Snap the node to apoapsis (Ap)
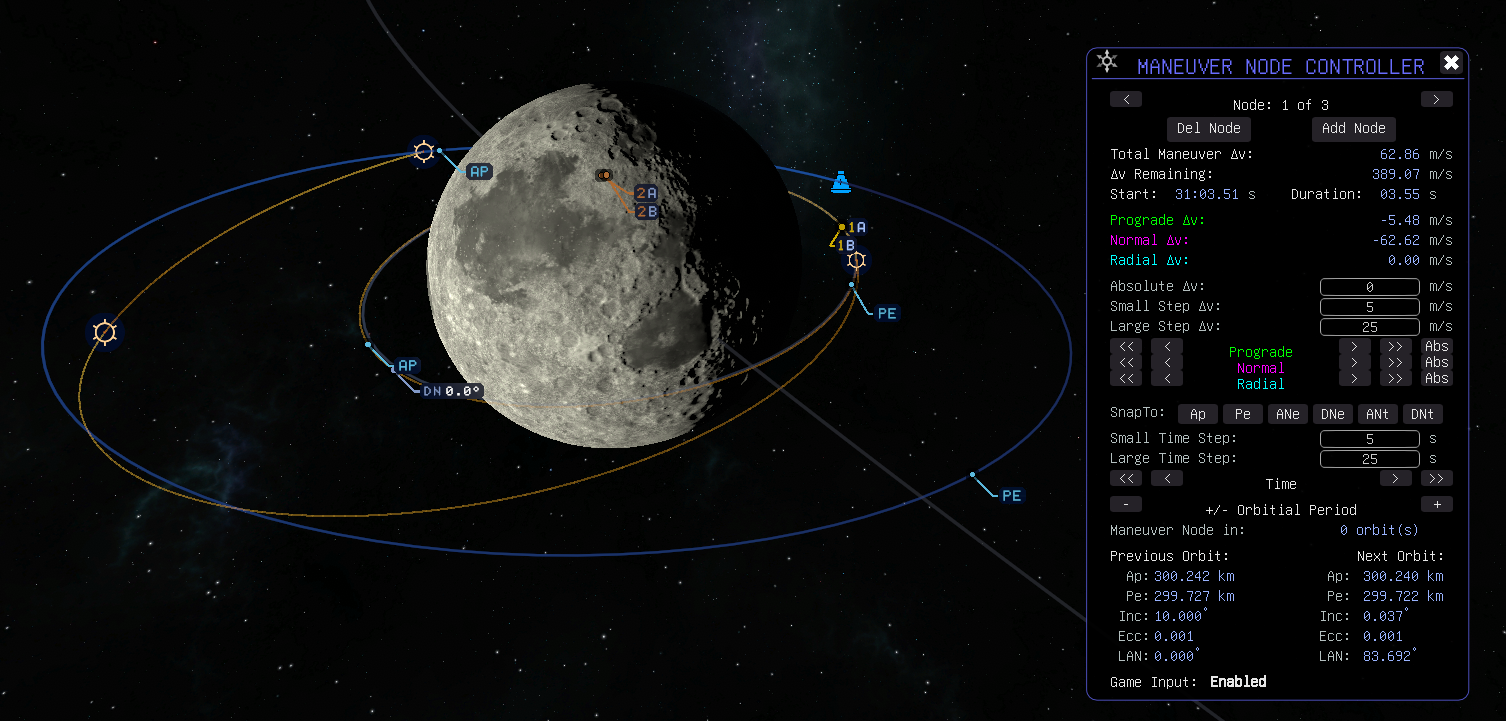The image size is (1506, 721). tap(1197, 414)
